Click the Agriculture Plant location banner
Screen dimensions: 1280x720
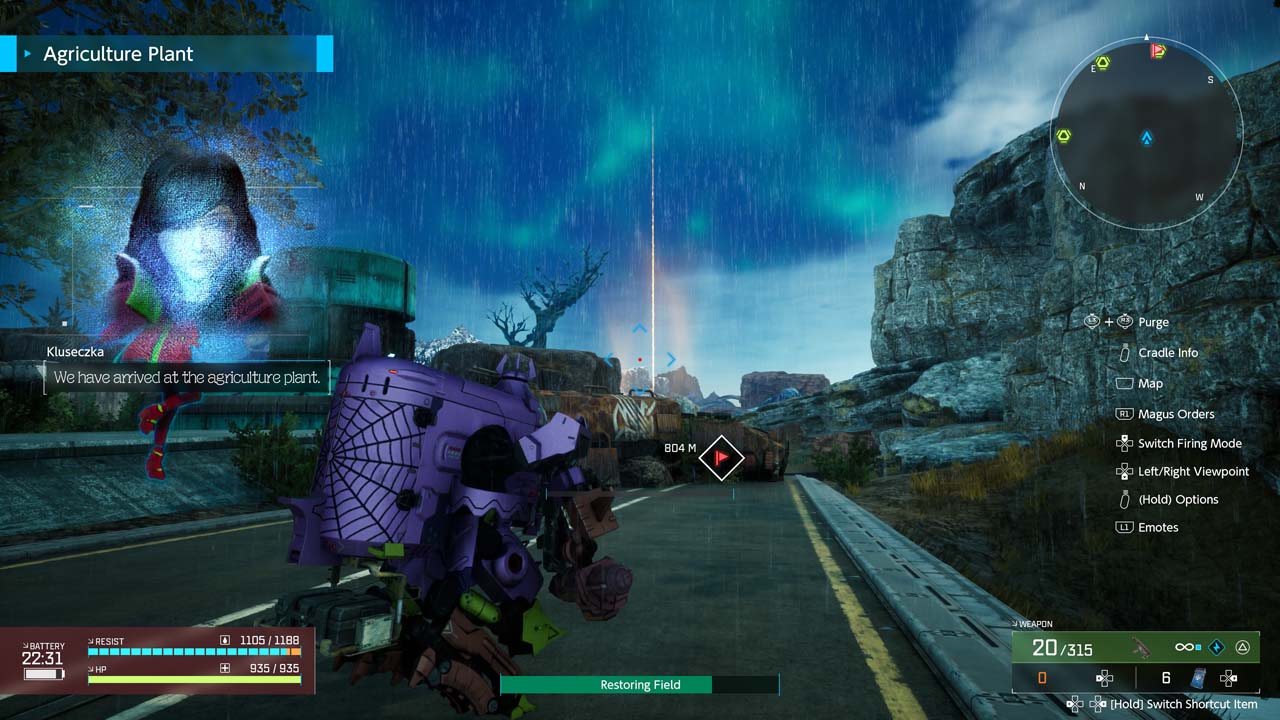(166, 54)
